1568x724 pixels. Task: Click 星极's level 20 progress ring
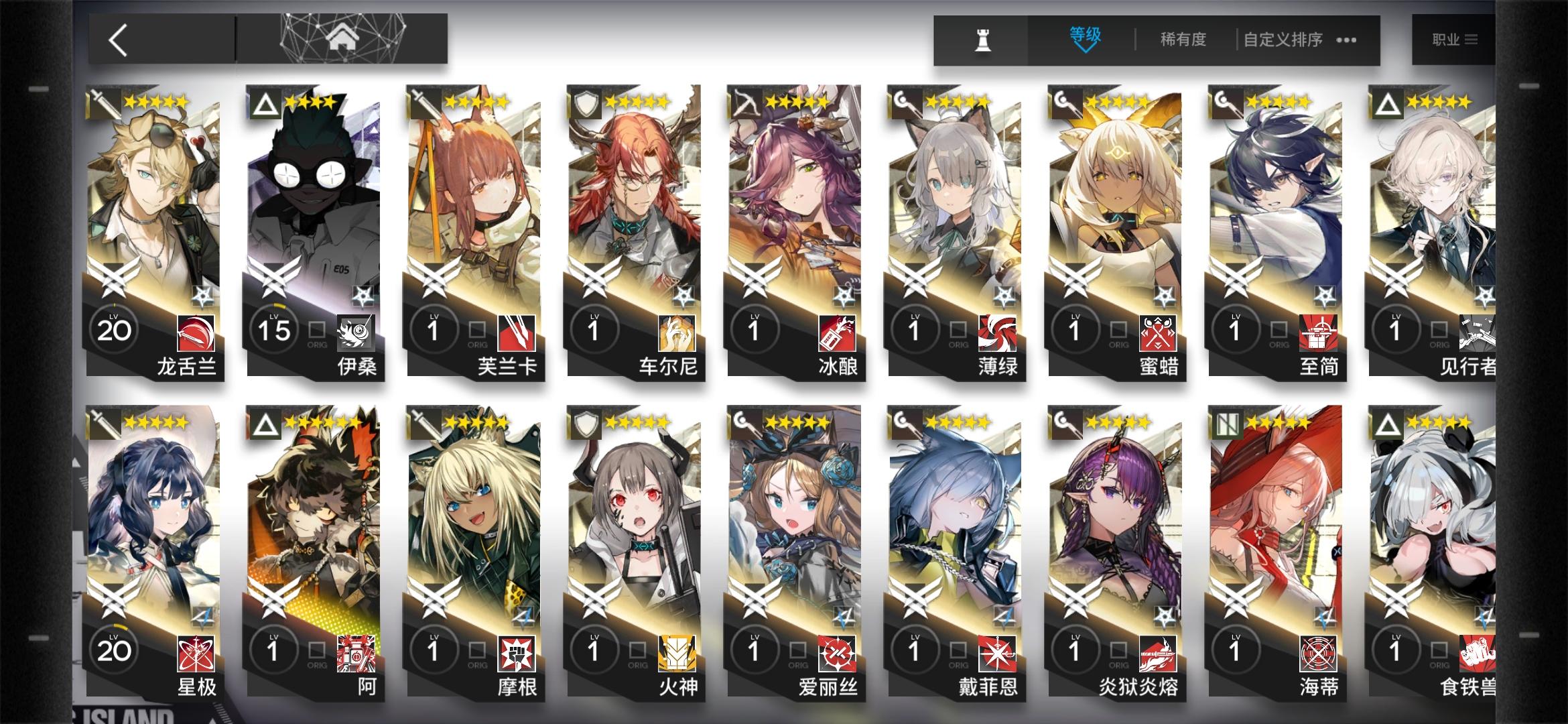coord(115,650)
